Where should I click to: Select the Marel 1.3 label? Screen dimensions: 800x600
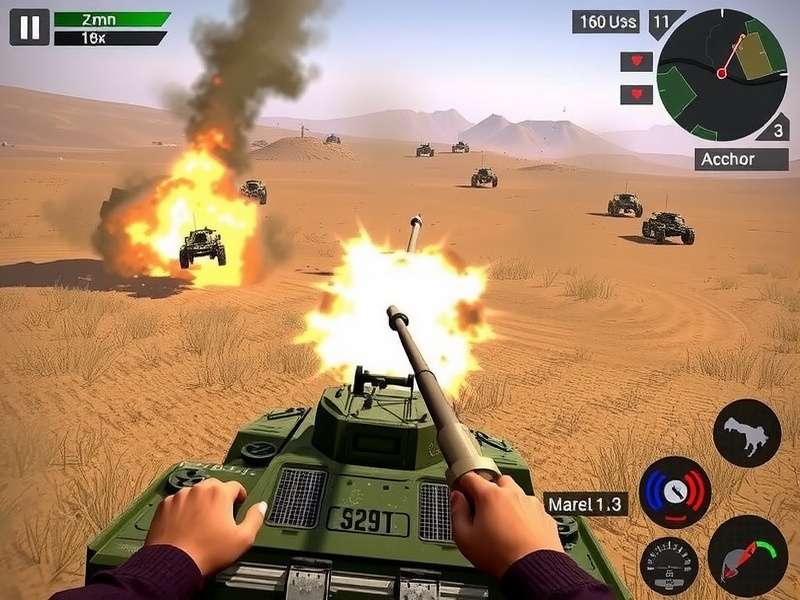(x=586, y=504)
